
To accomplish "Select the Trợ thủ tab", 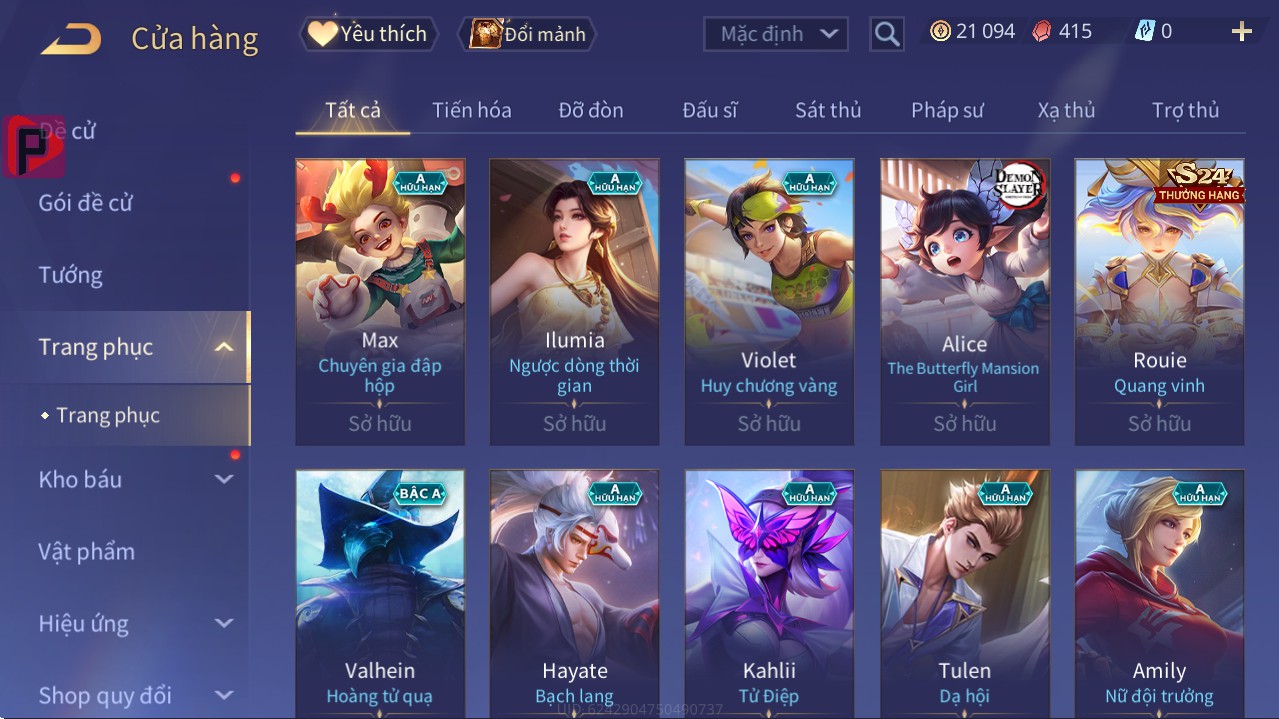I will 1185,110.
